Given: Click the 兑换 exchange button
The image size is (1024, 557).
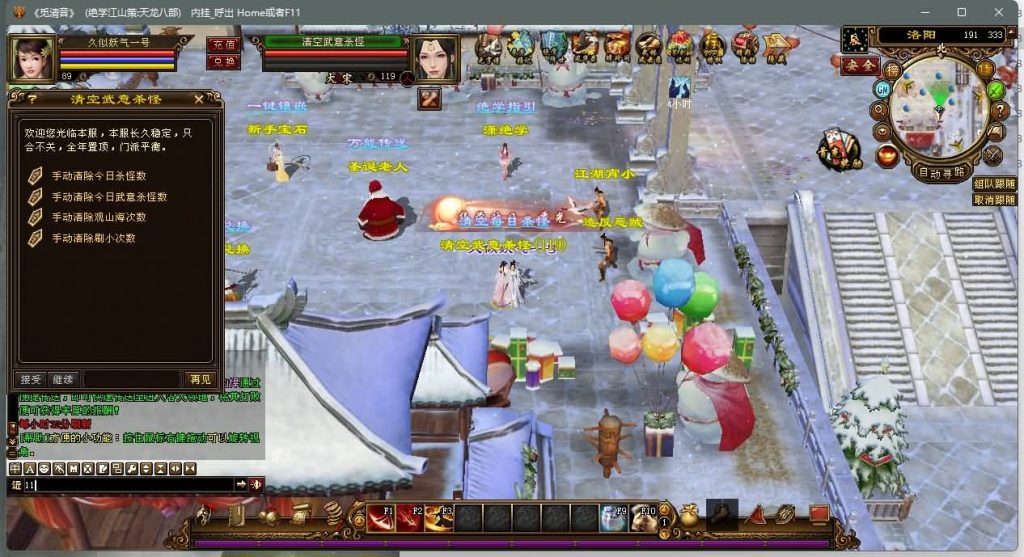Looking at the screenshot, I should (223, 61).
